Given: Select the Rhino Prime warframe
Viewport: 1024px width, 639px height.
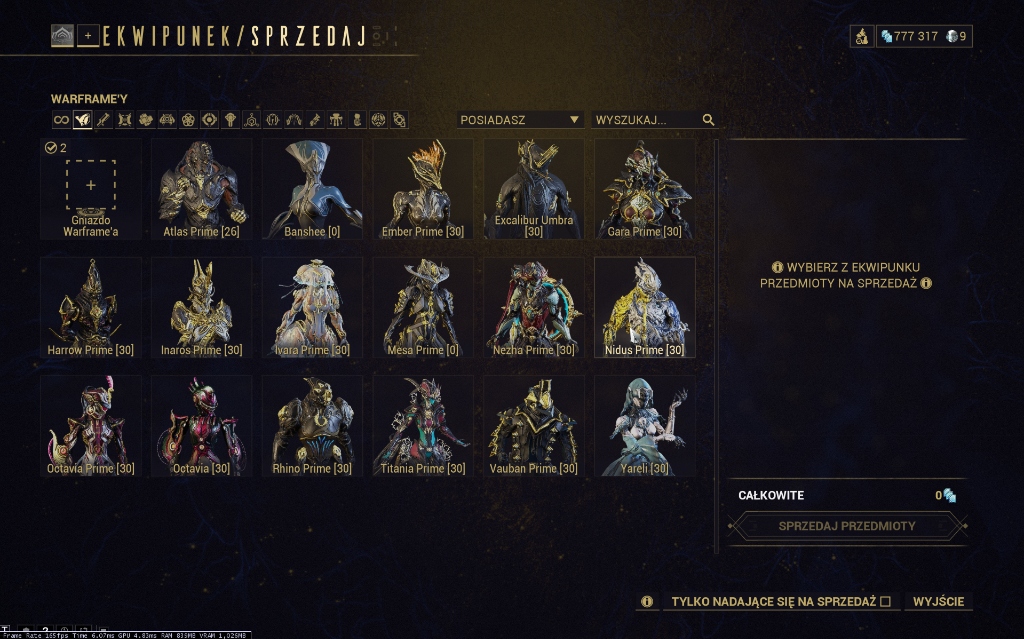Looking at the screenshot, I should pyautogui.click(x=312, y=425).
